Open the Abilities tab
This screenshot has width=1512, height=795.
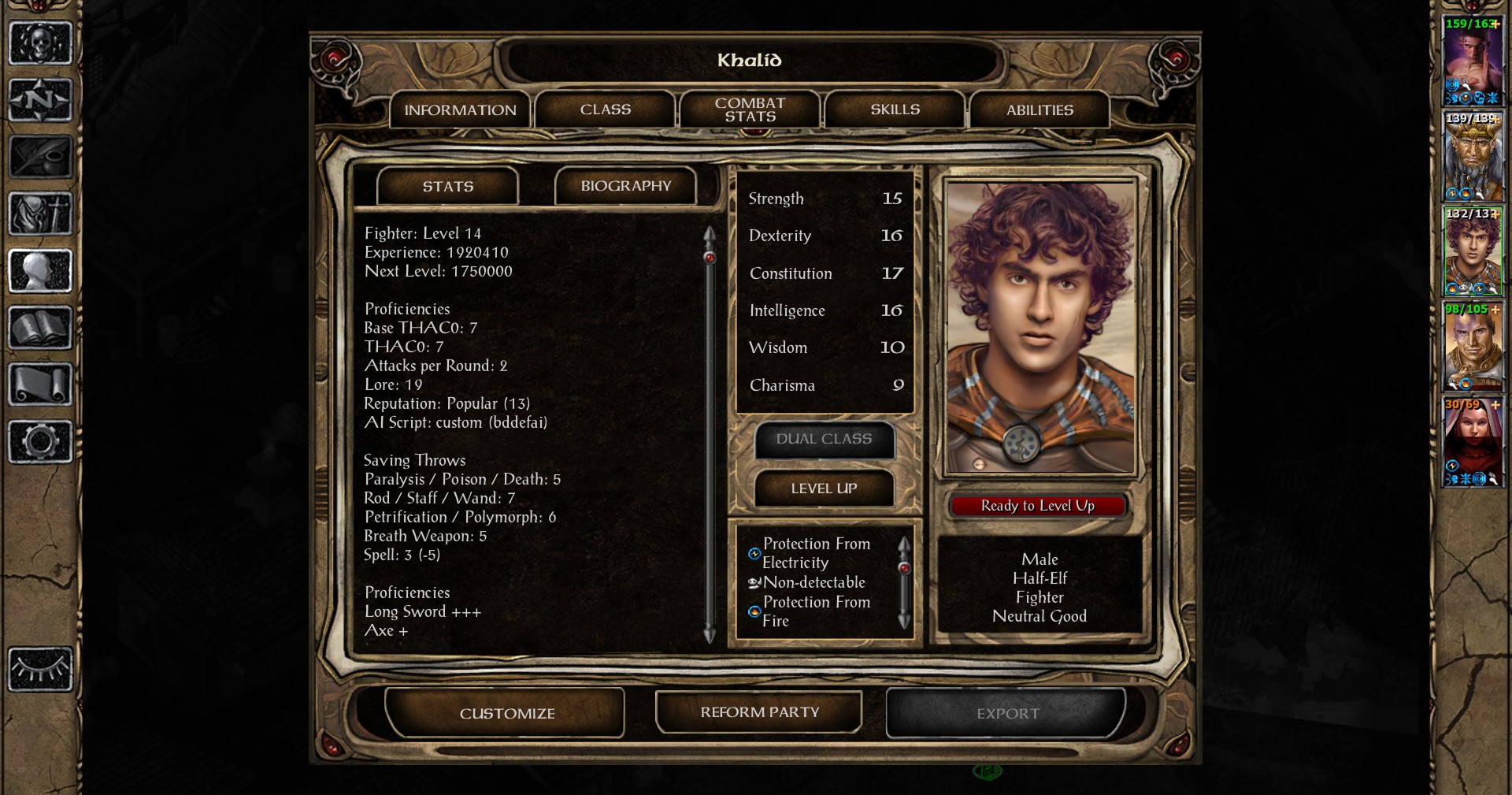(x=1039, y=110)
